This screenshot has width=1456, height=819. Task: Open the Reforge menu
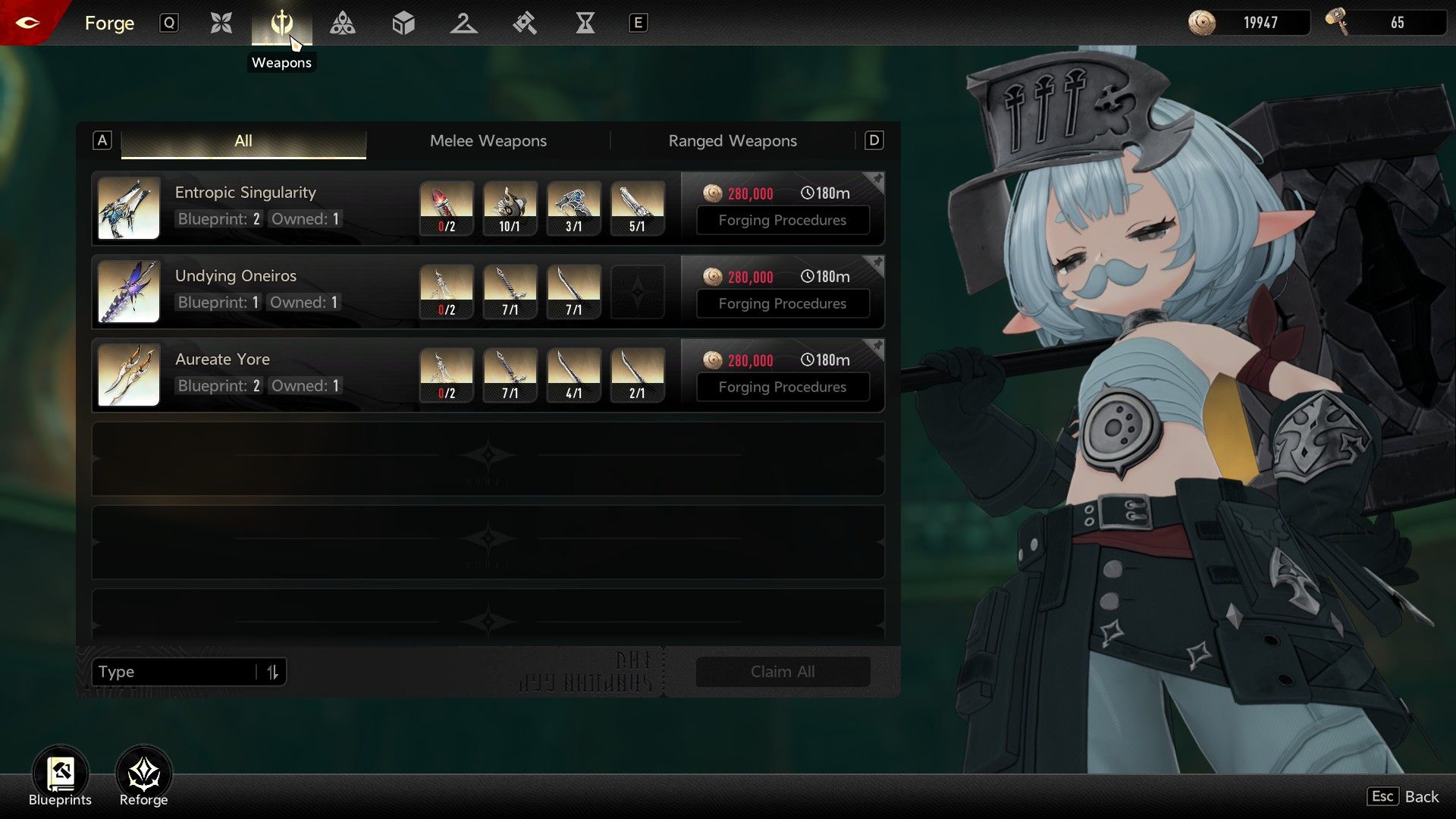click(x=143, y=777)
